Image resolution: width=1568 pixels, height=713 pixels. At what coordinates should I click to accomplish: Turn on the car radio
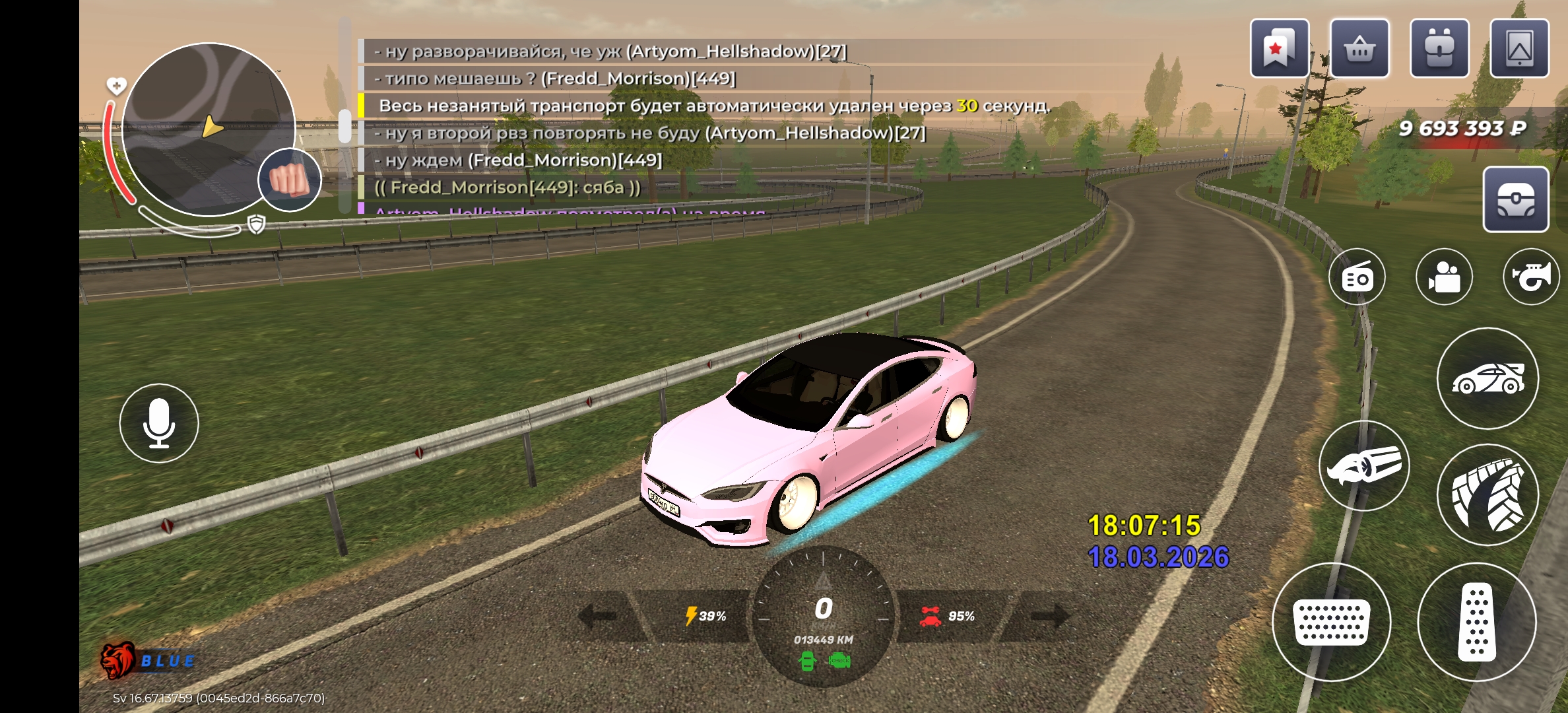(x=1357, y=277)
